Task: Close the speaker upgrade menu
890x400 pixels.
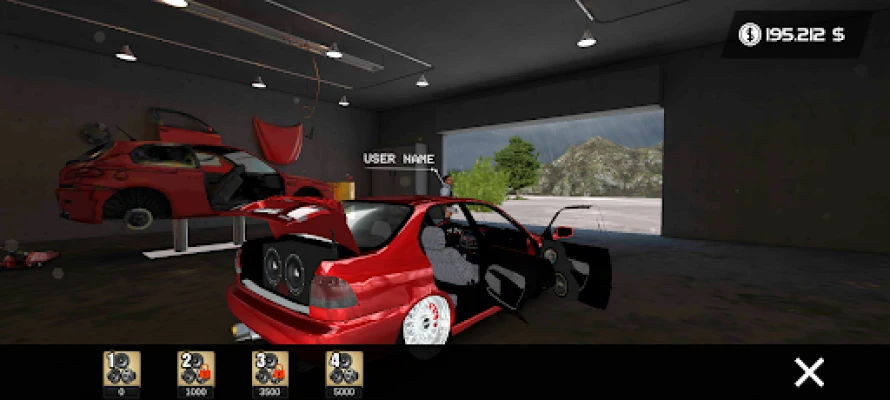Action: pyautogui.click(x=809, y=372)
